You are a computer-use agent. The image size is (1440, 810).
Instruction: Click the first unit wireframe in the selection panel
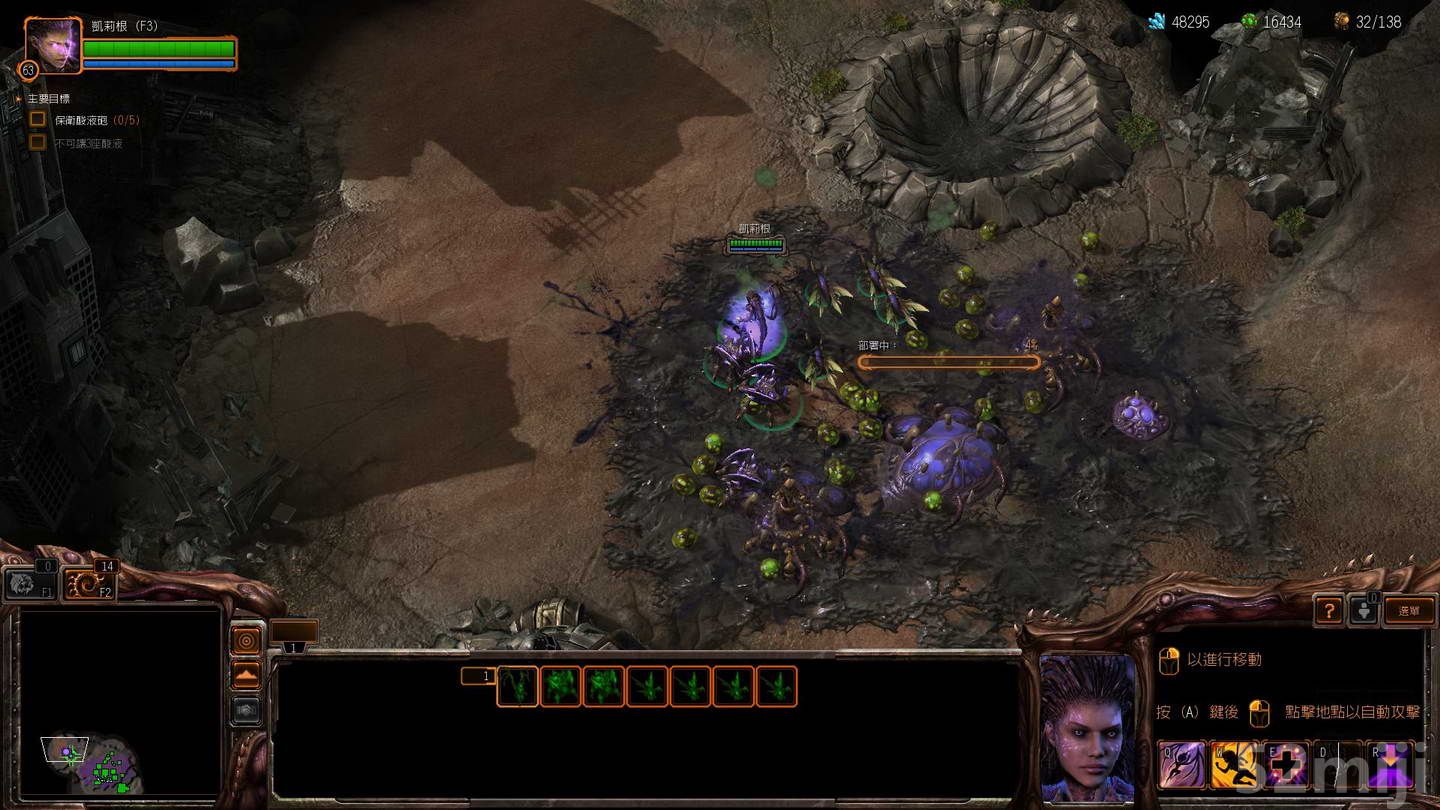tap(517, 686)
